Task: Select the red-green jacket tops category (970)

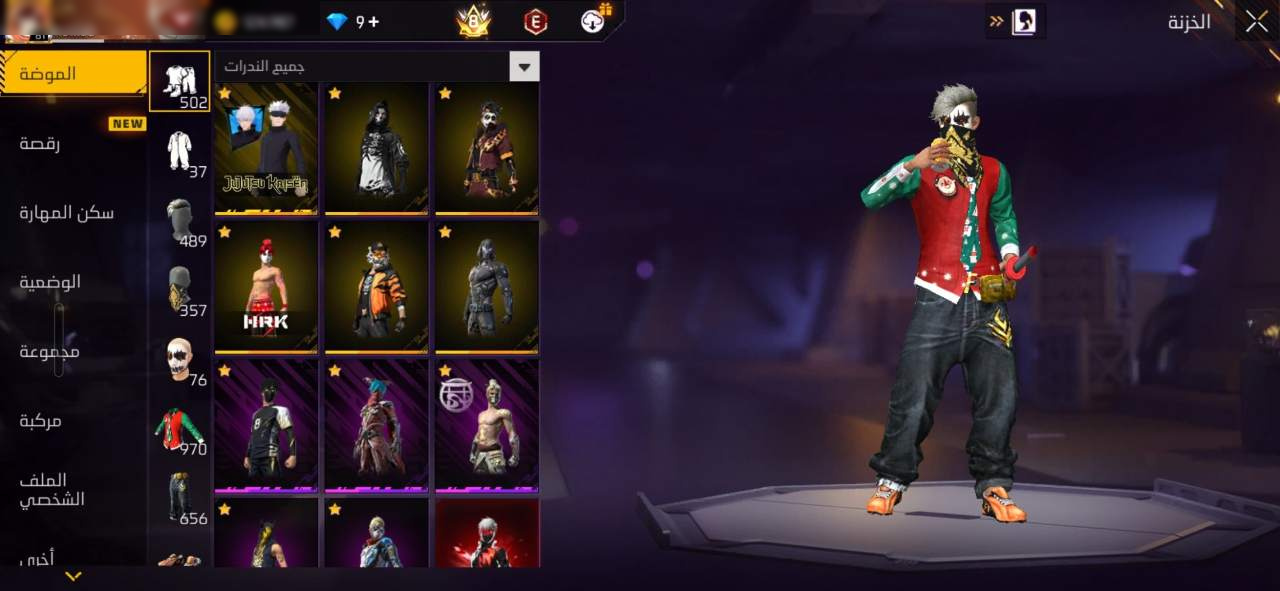Action: click(180, 429)
